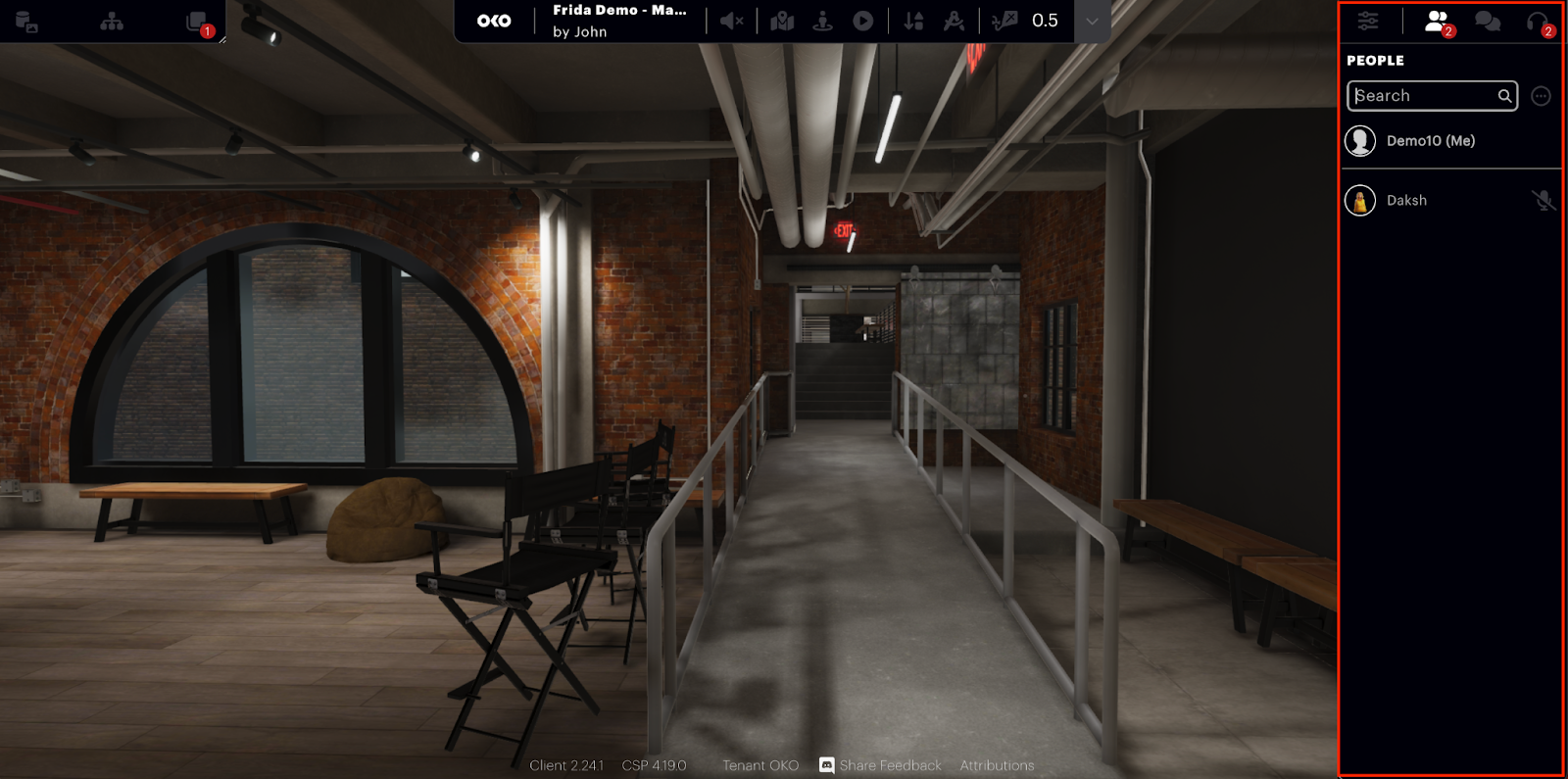Open the sliders settings tab
Image resolution: width=1568 pixels, height=779 pixels.
pos(1368,21)
